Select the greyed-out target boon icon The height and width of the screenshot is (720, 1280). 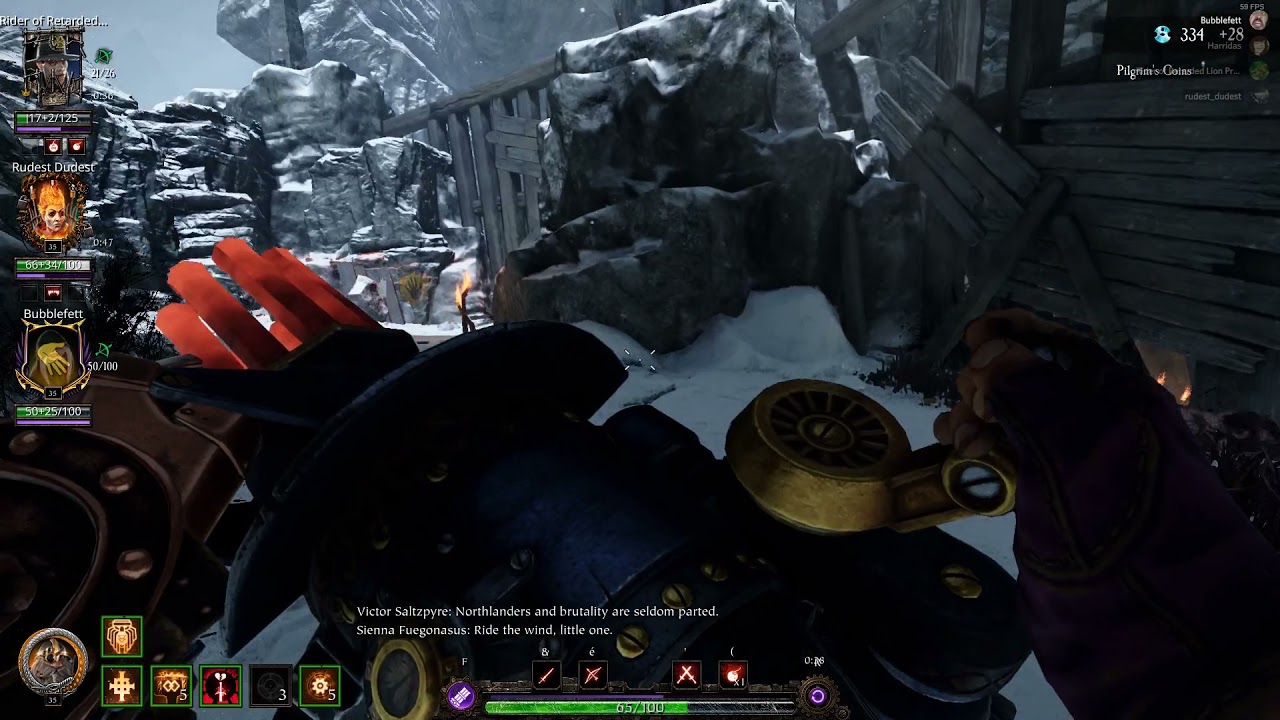pos(270,686)
